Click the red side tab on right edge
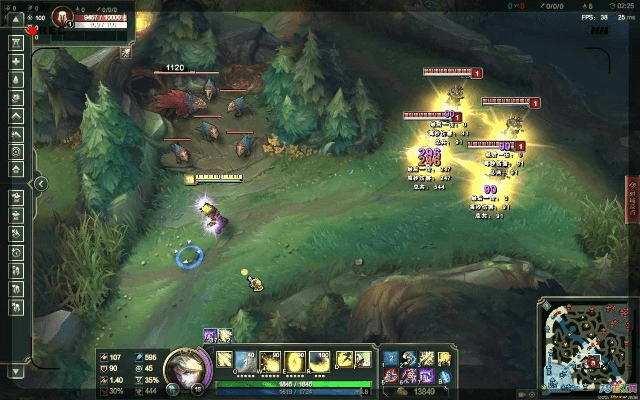 point(632,202)
